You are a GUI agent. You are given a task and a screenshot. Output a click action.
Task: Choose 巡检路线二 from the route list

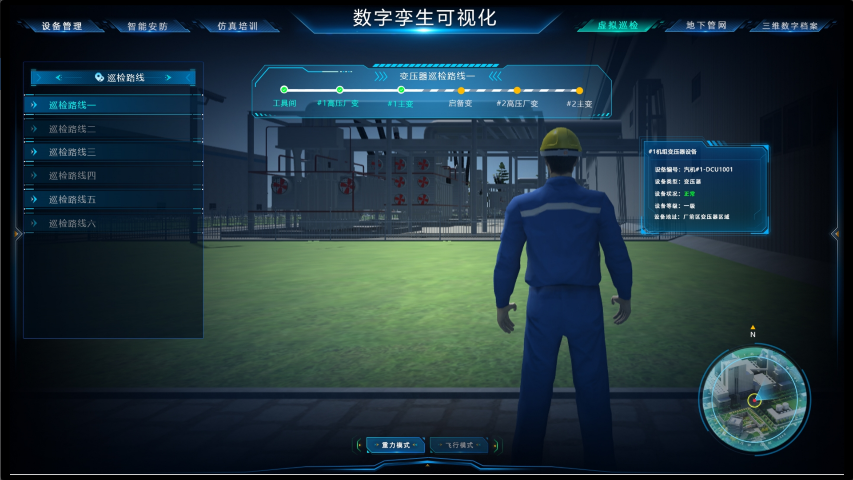click(x=113, y=129)
